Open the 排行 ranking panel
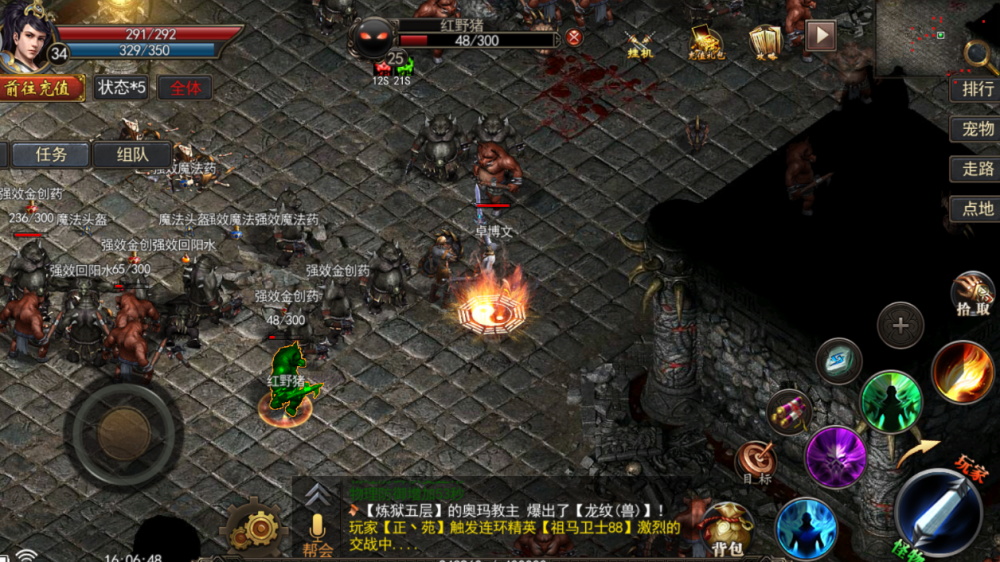Viewport: 1000px width, 562px height. (x=977, y=88)
